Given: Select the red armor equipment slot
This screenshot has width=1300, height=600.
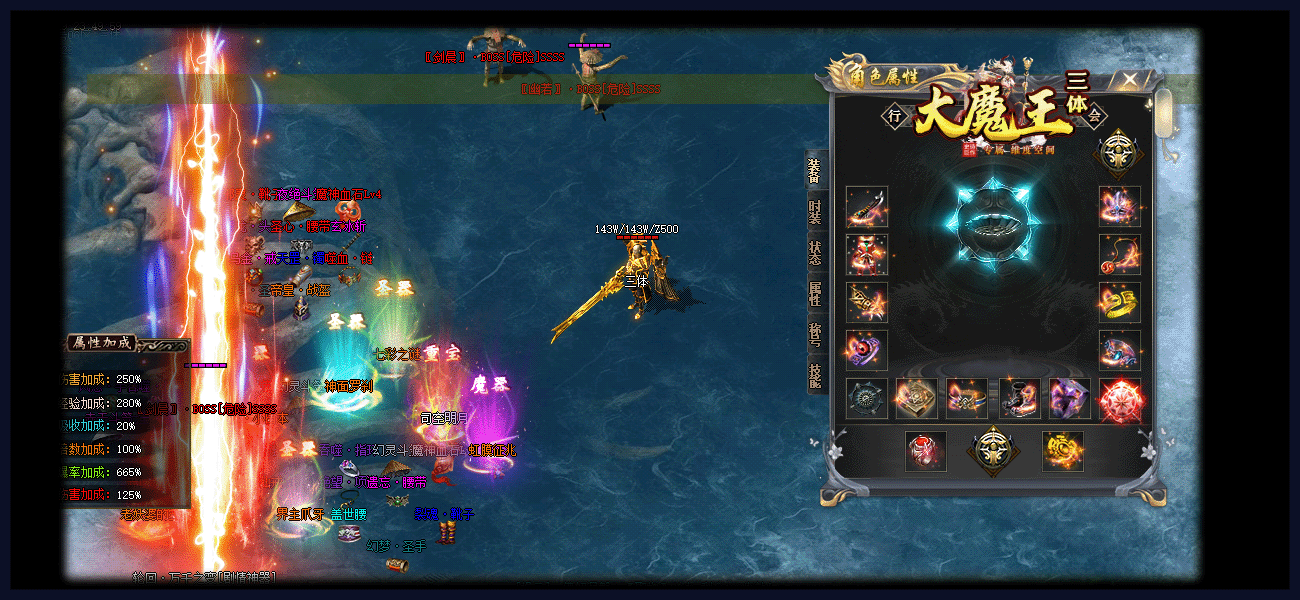Looking at the screenshot, I should pyautogui.click(x=866, y=255).
